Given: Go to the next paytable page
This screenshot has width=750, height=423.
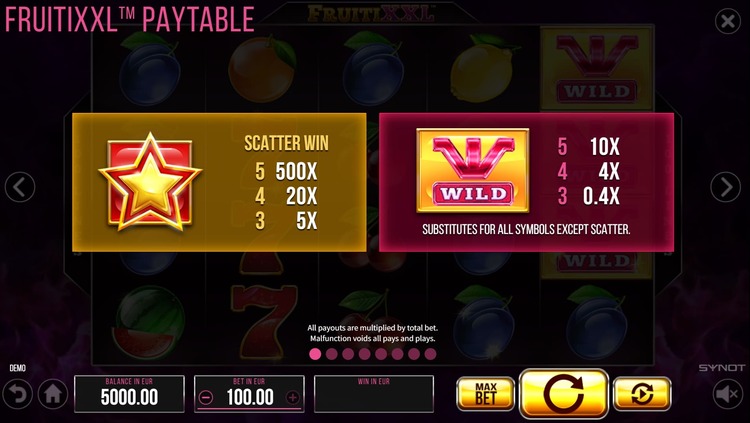Looking at the screenshot, I should click(x=725, y=186).
